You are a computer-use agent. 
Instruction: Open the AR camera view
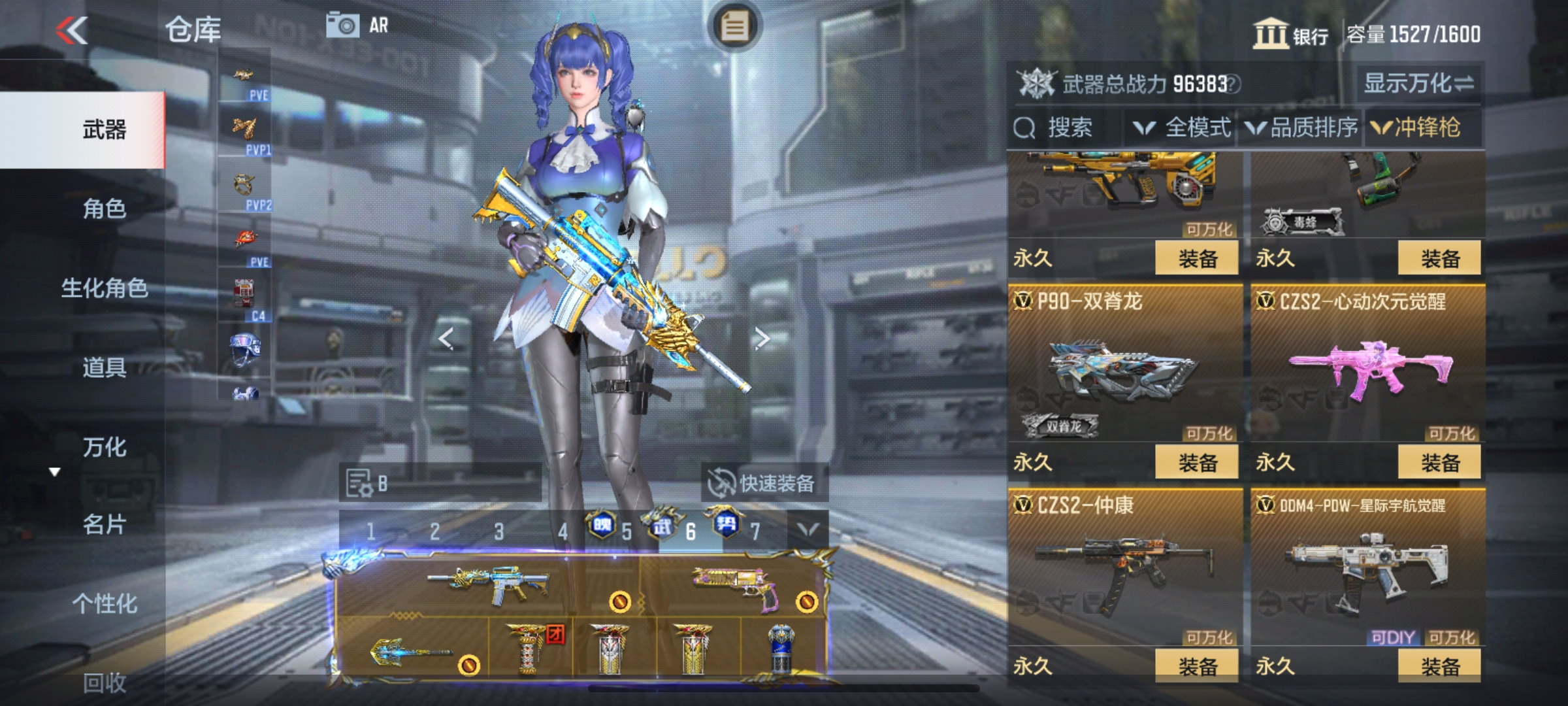point(357,26)
